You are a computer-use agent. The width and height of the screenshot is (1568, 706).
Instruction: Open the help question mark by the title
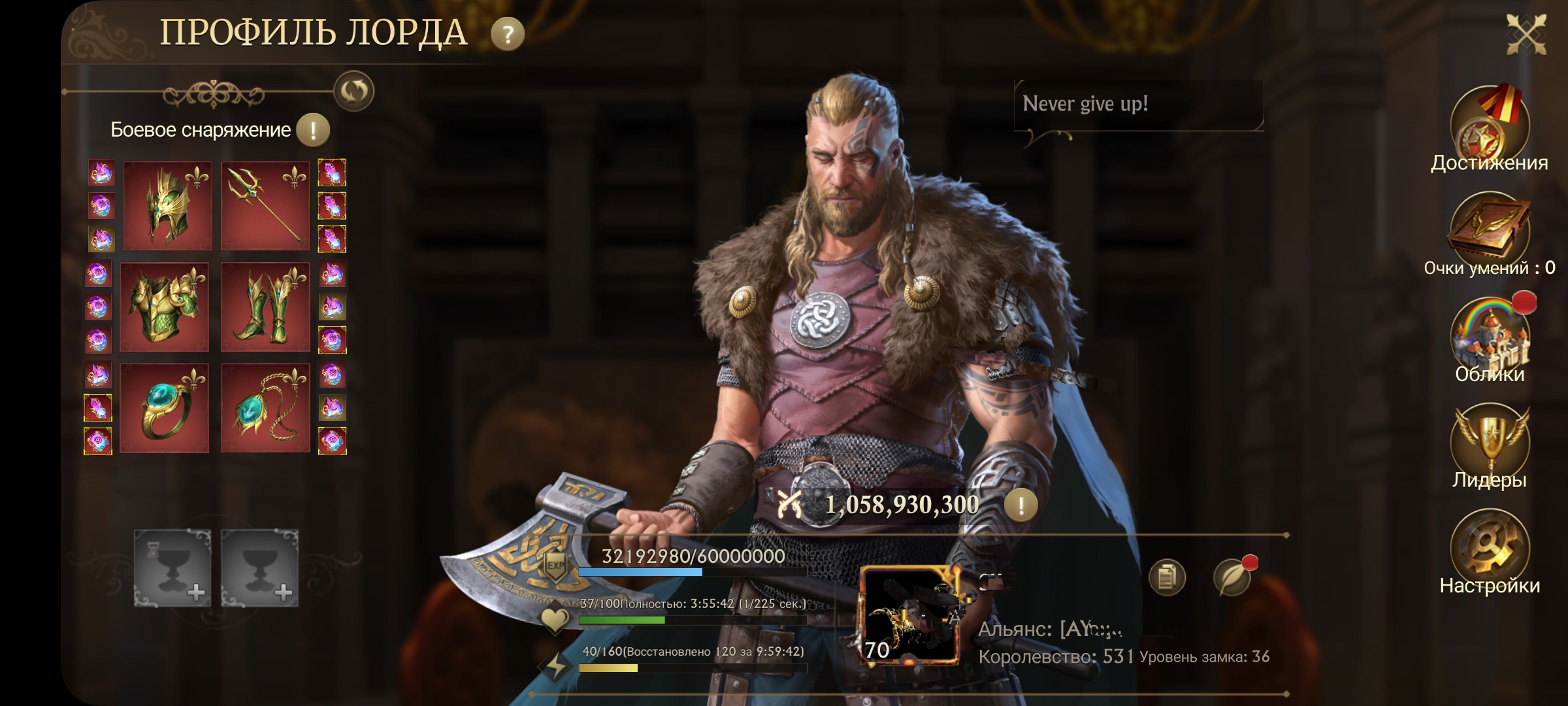(x=508, y=34)
